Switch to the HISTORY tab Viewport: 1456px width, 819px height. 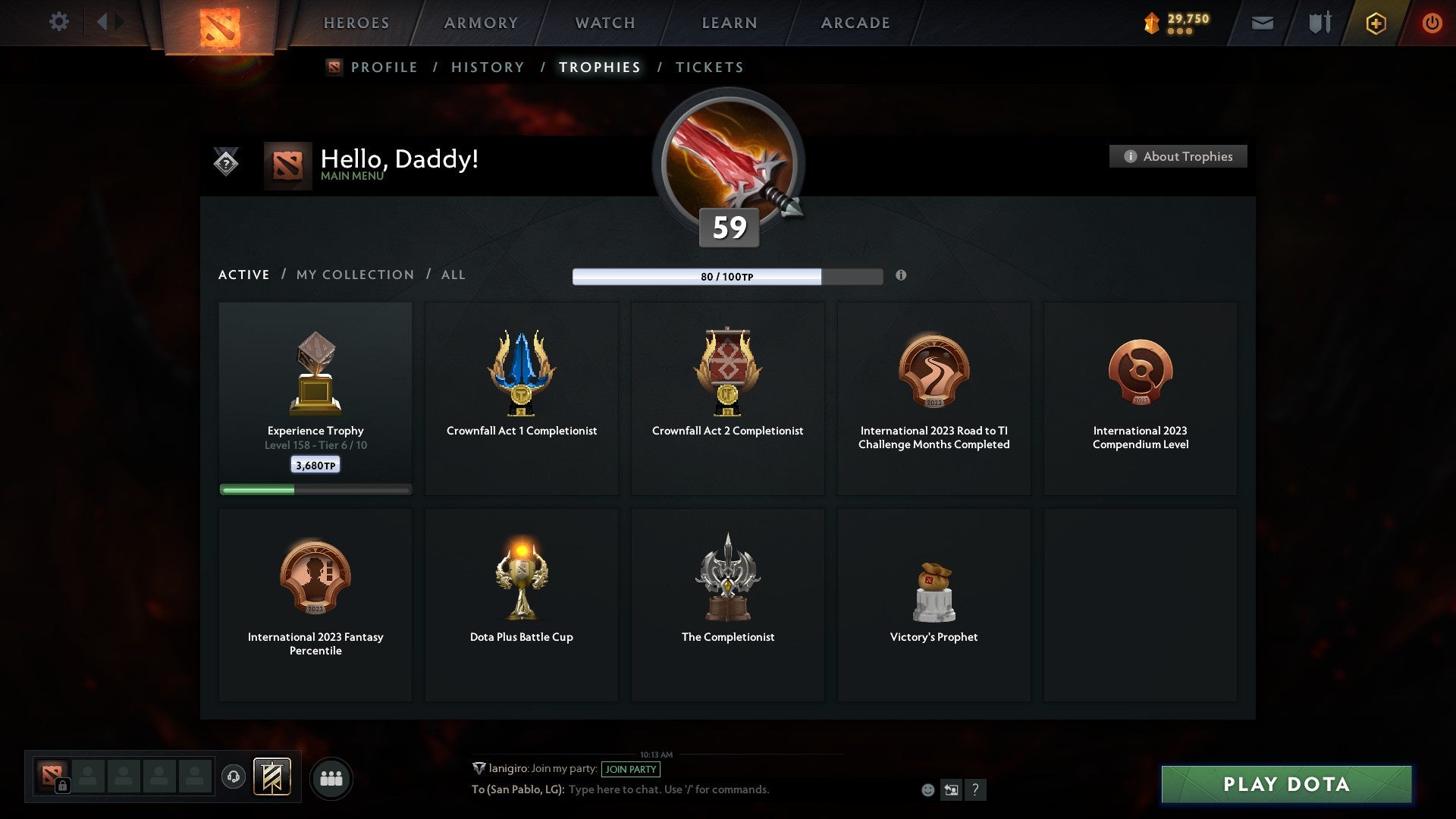coord(487,67)
